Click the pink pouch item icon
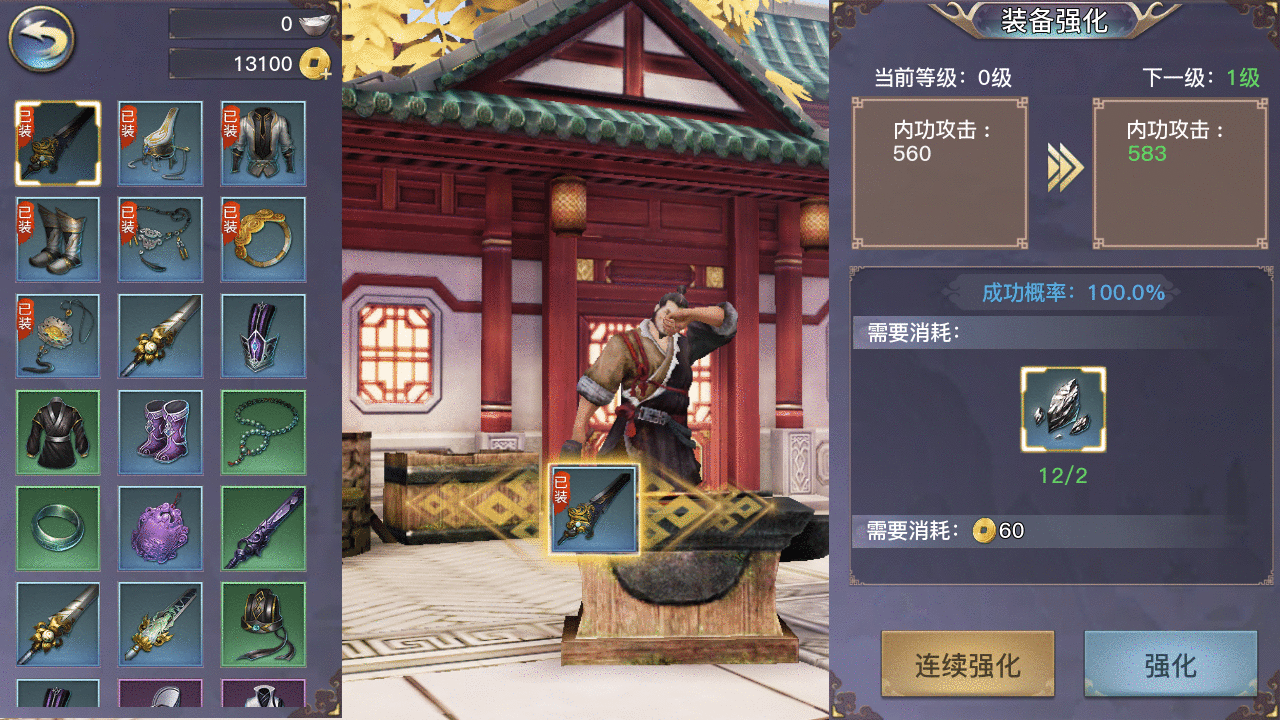The height and width of the screenshot is (720, 1280). click(x=160, y=527)
